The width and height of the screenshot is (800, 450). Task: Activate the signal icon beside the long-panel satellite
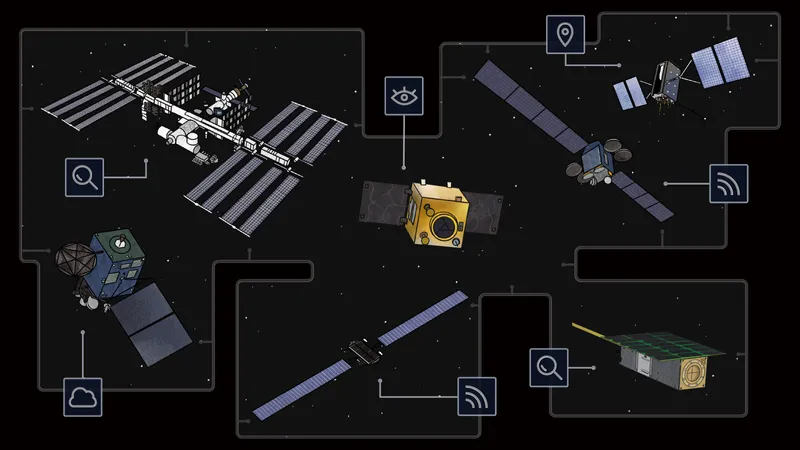[477, 396]
